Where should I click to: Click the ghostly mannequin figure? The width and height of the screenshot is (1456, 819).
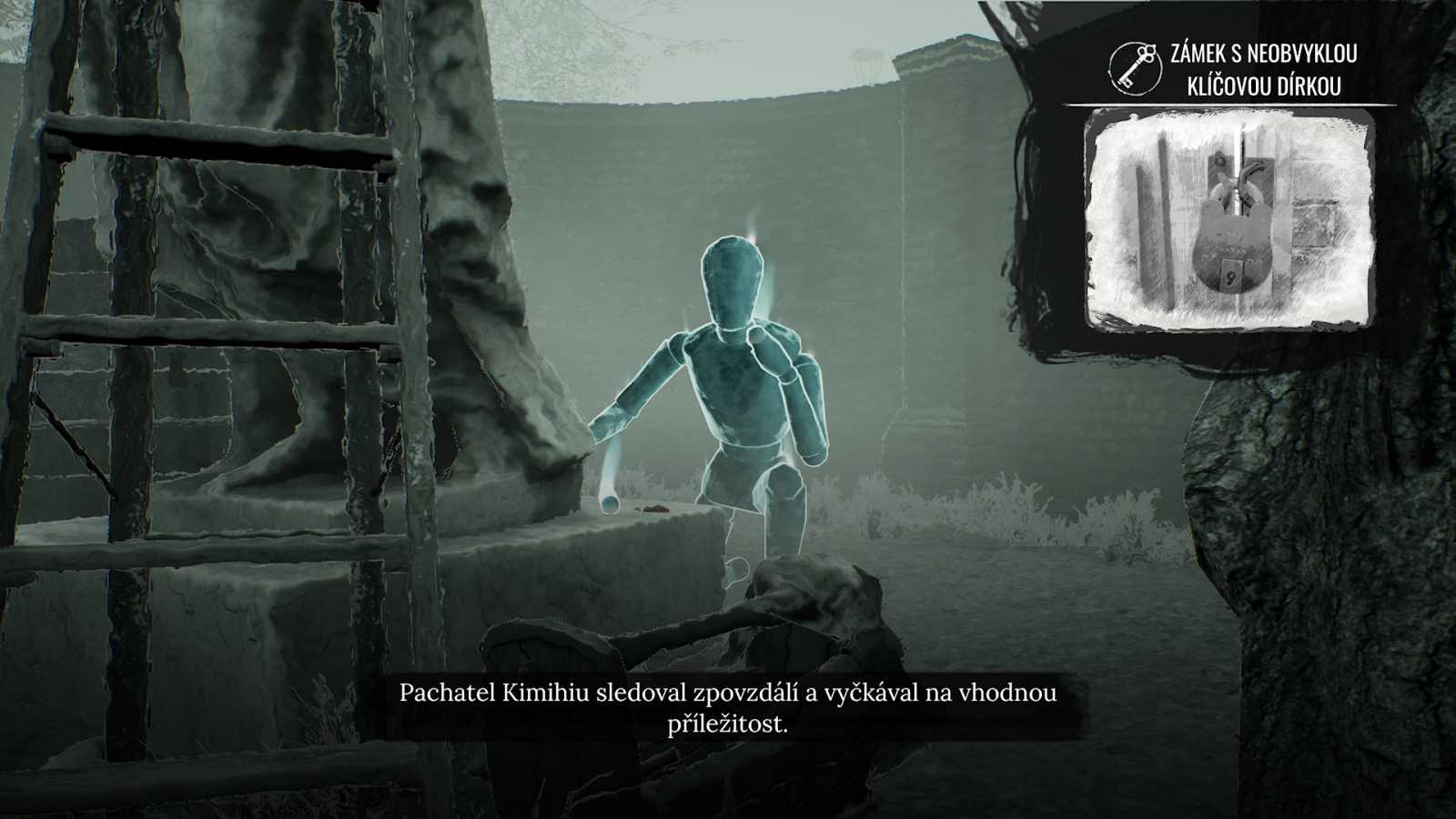(x=737, y=382)
